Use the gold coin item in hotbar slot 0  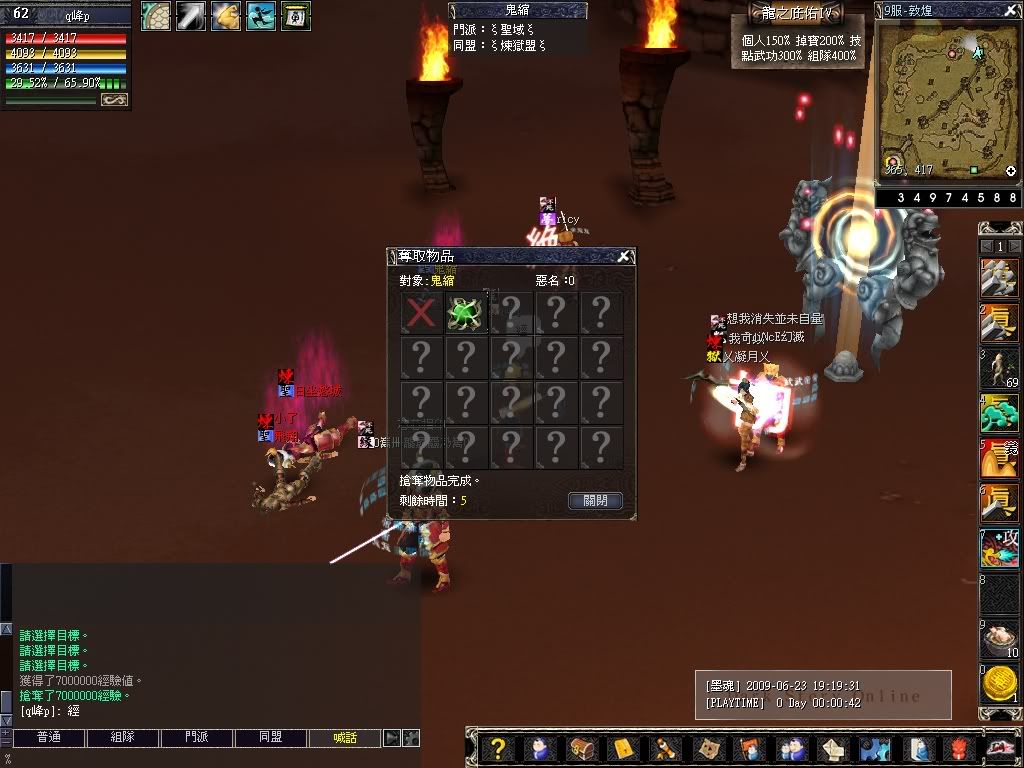click(999, 686)
